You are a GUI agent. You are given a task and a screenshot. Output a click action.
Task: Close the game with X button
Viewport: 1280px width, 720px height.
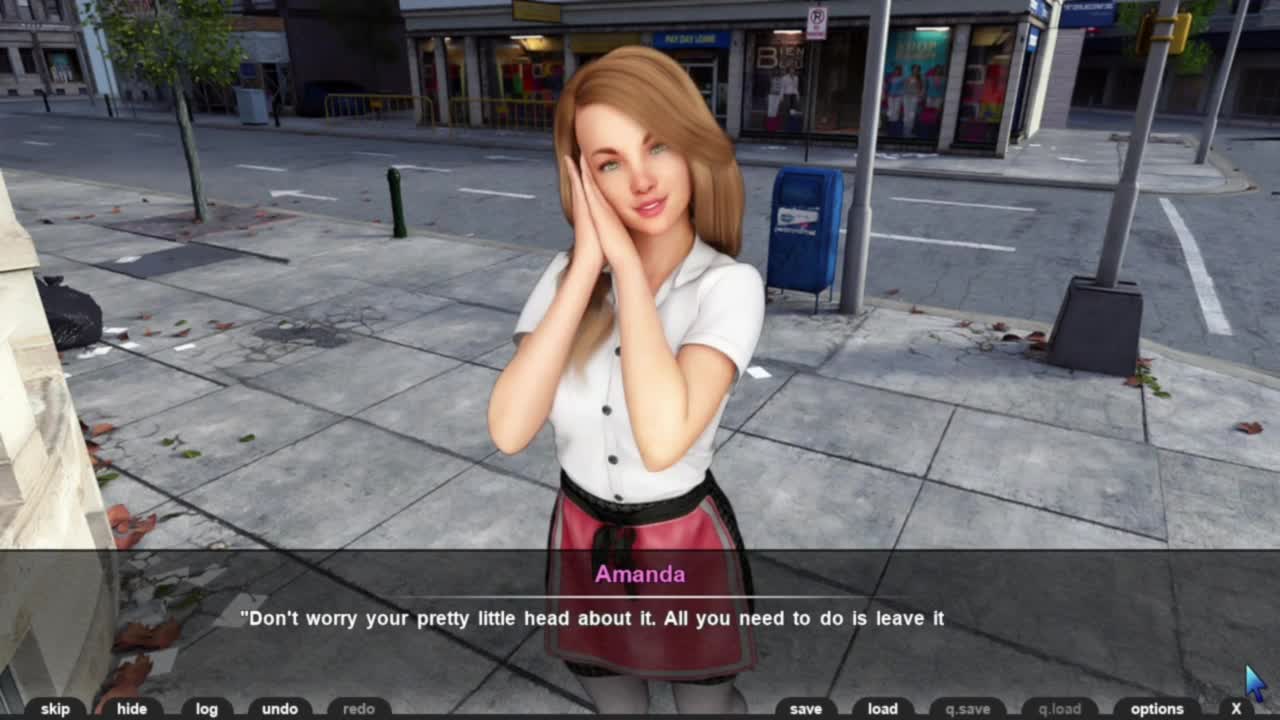(x=1236, y=709)
